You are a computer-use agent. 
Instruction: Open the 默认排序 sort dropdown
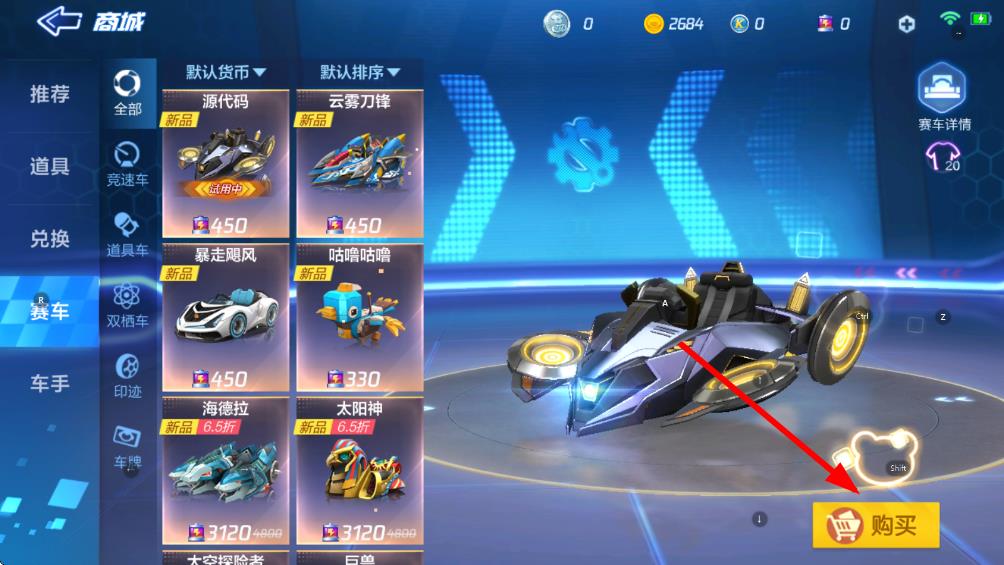coord(360,72)
